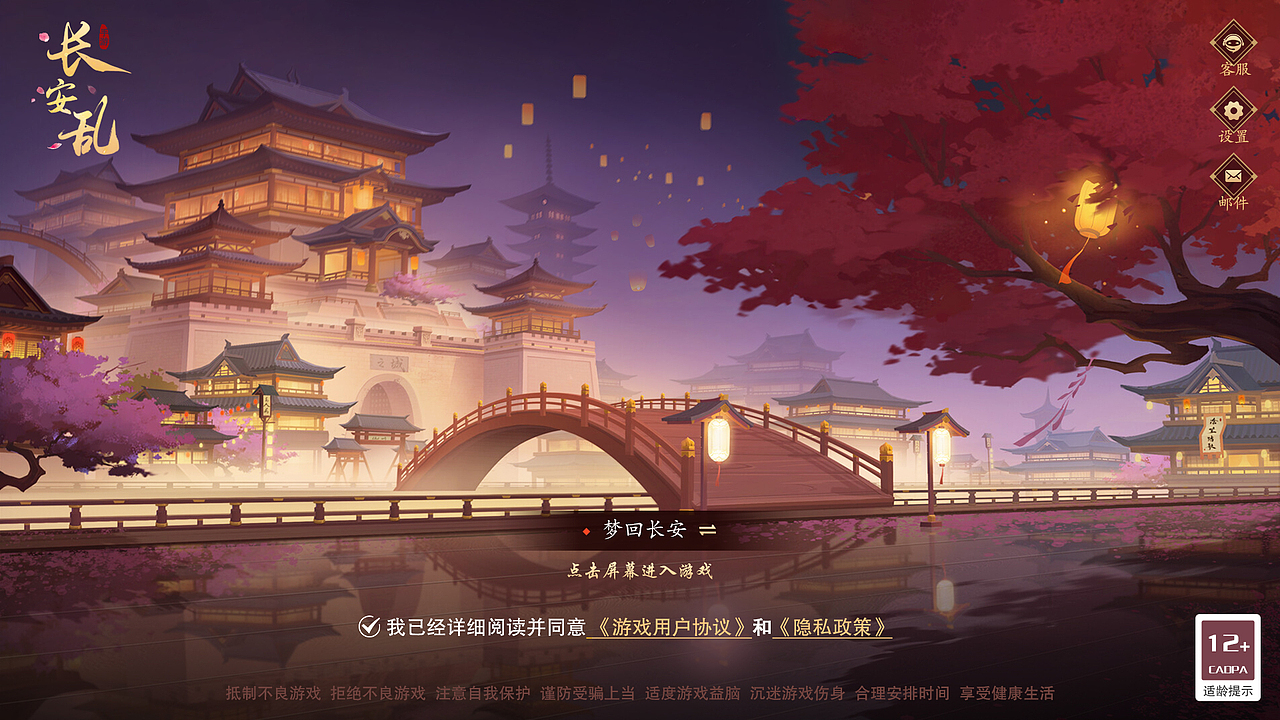Click the 客服 text label

tap(1233, 67)
